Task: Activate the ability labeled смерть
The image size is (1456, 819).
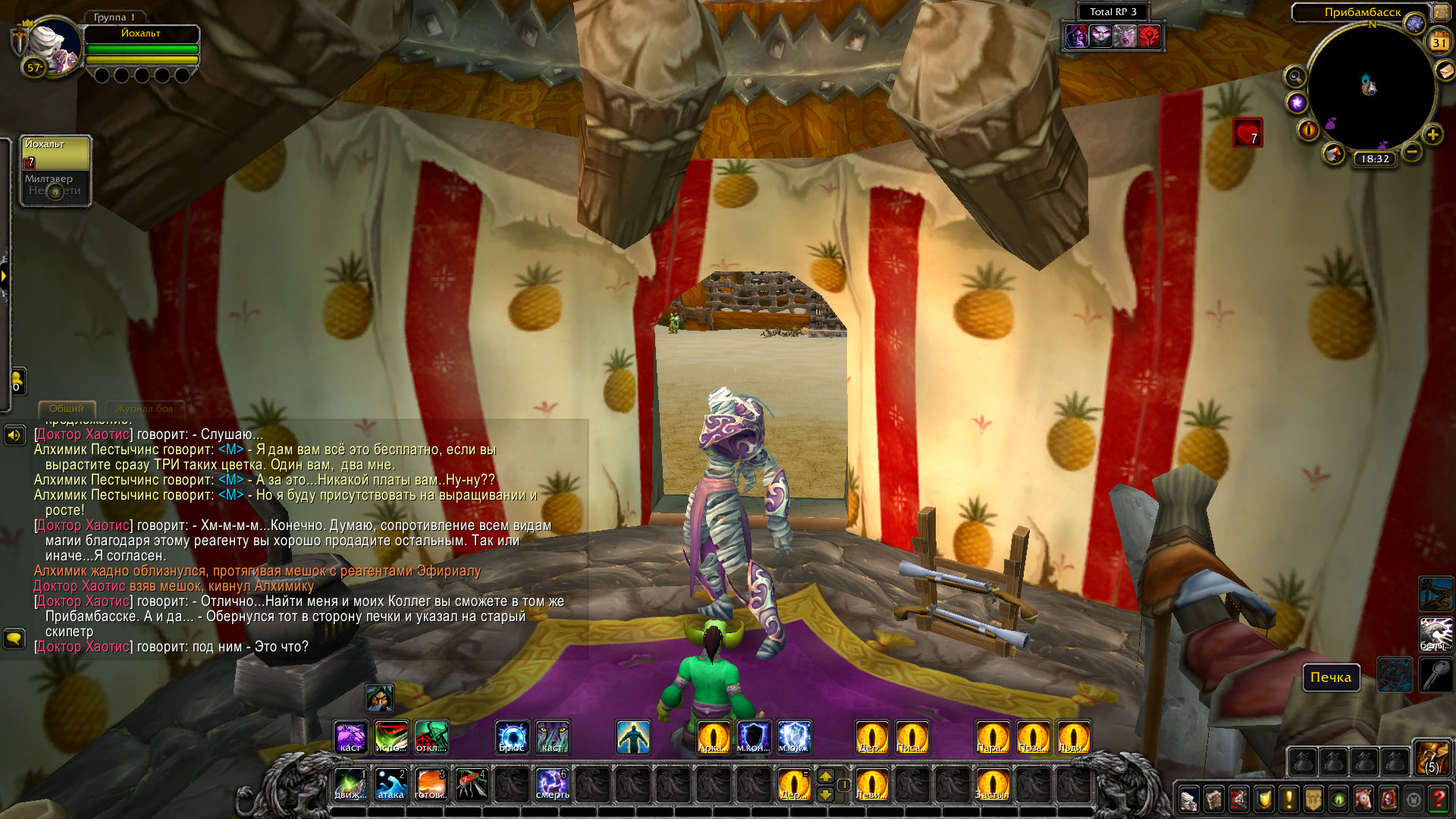Action: [x=552, y=785]
